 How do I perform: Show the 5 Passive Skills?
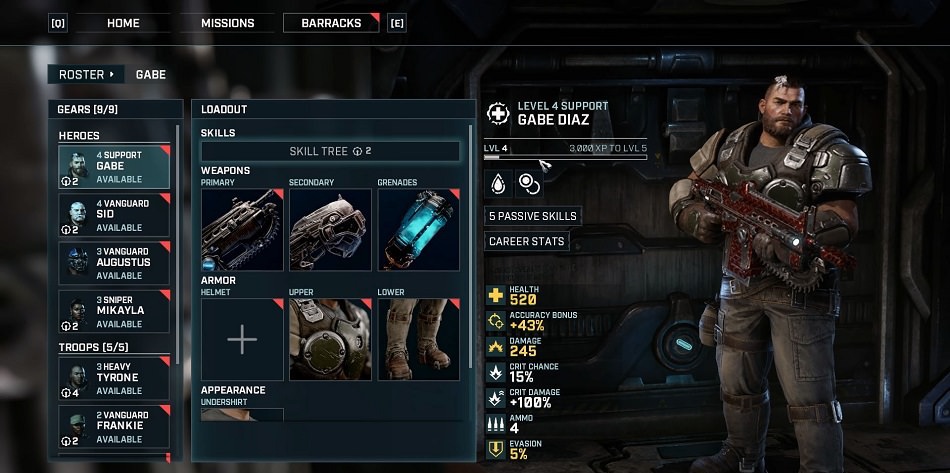(532, 216)
